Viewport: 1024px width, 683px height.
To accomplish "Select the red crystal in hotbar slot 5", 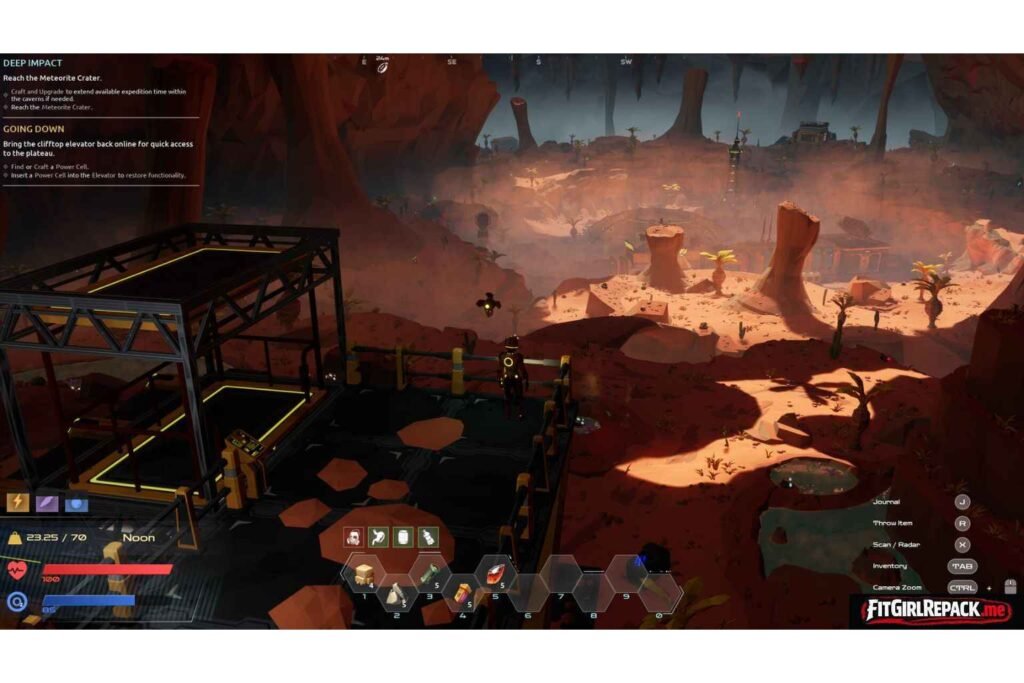I will 495,574.
